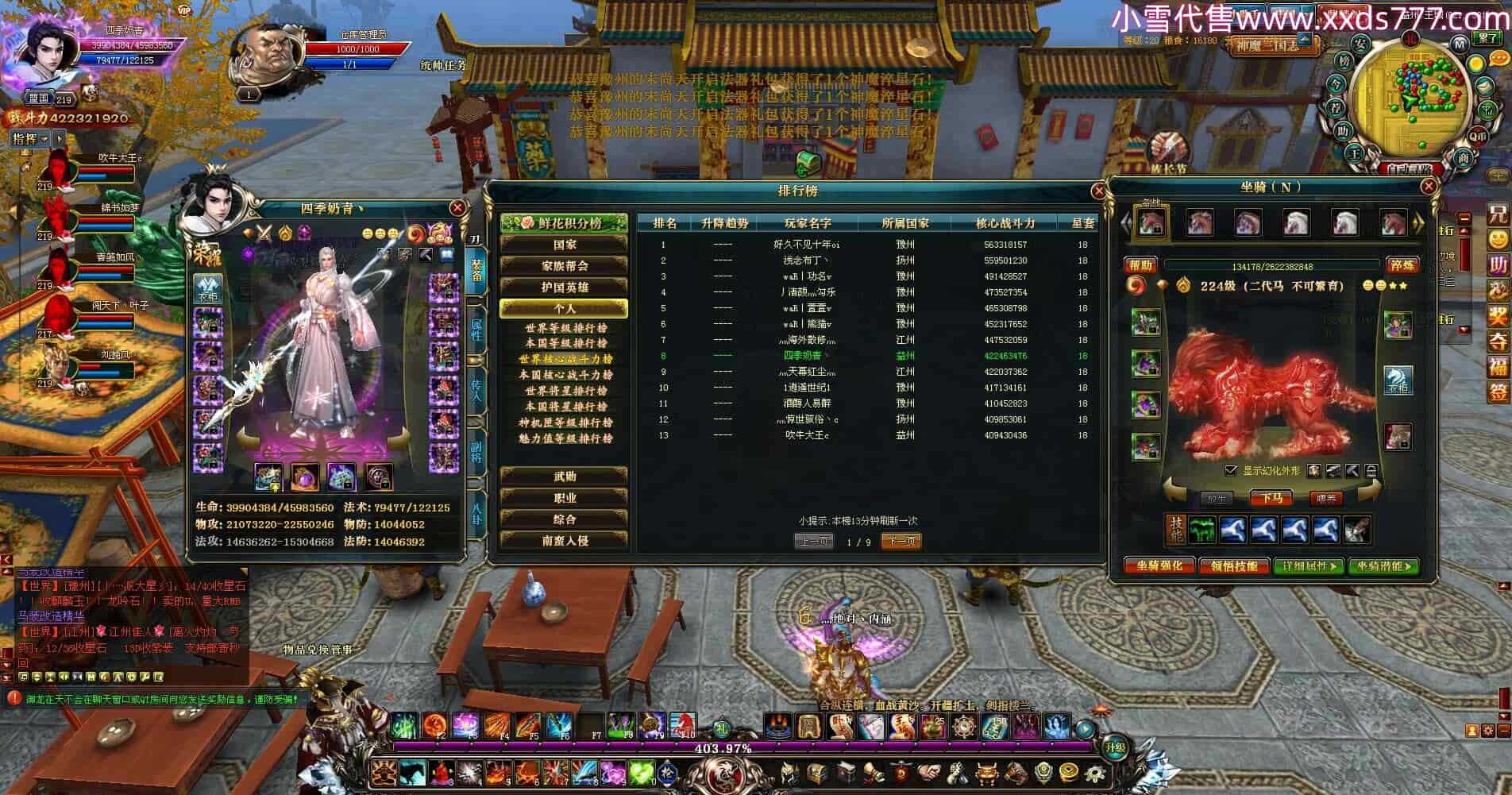Close the 排行榜 ranking window
The width and height of the screenshot is (1512, 795).
pyautogui.click(x=1099, y=191)
